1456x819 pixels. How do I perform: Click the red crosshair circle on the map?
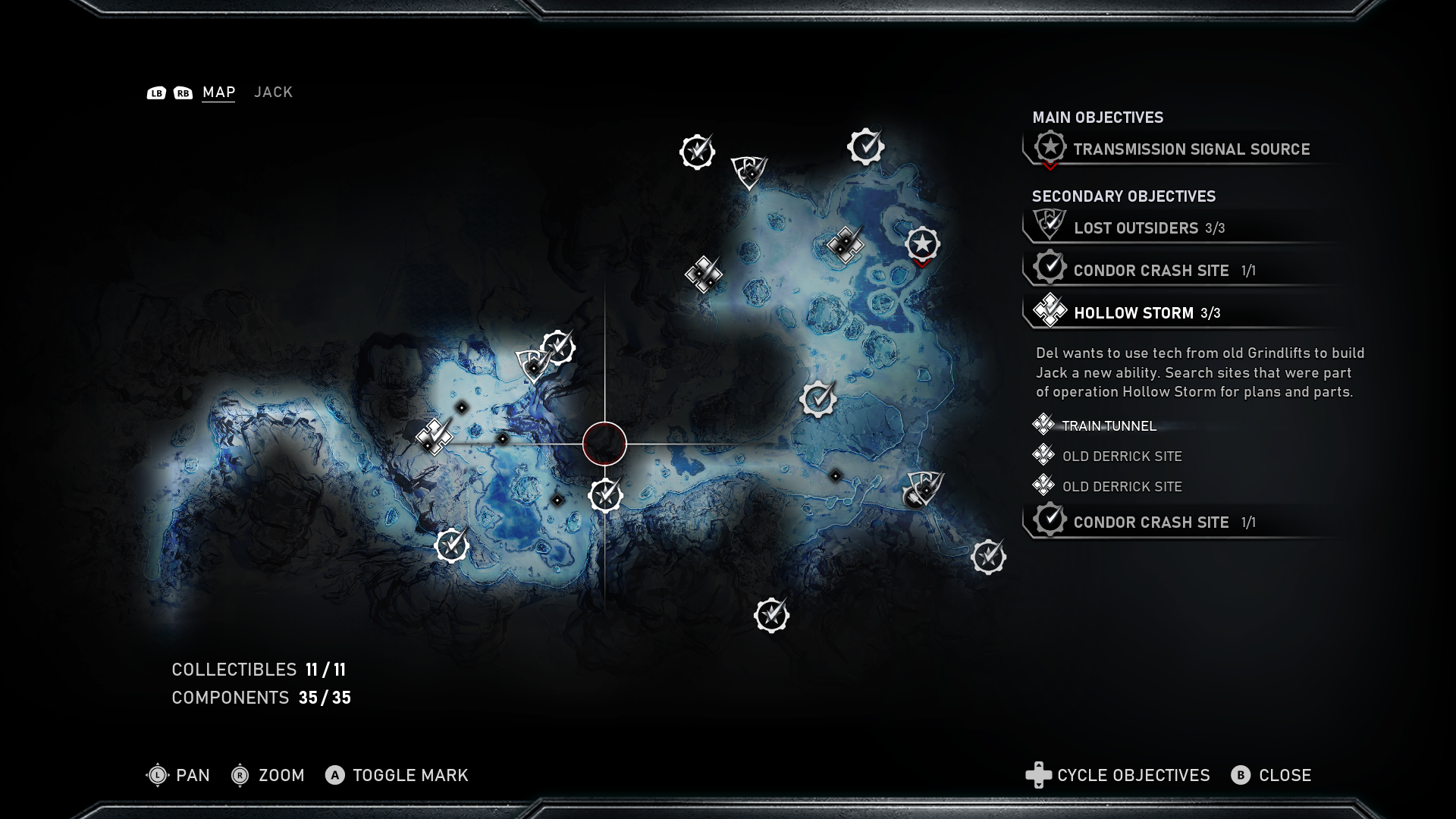tap(604, 442)
